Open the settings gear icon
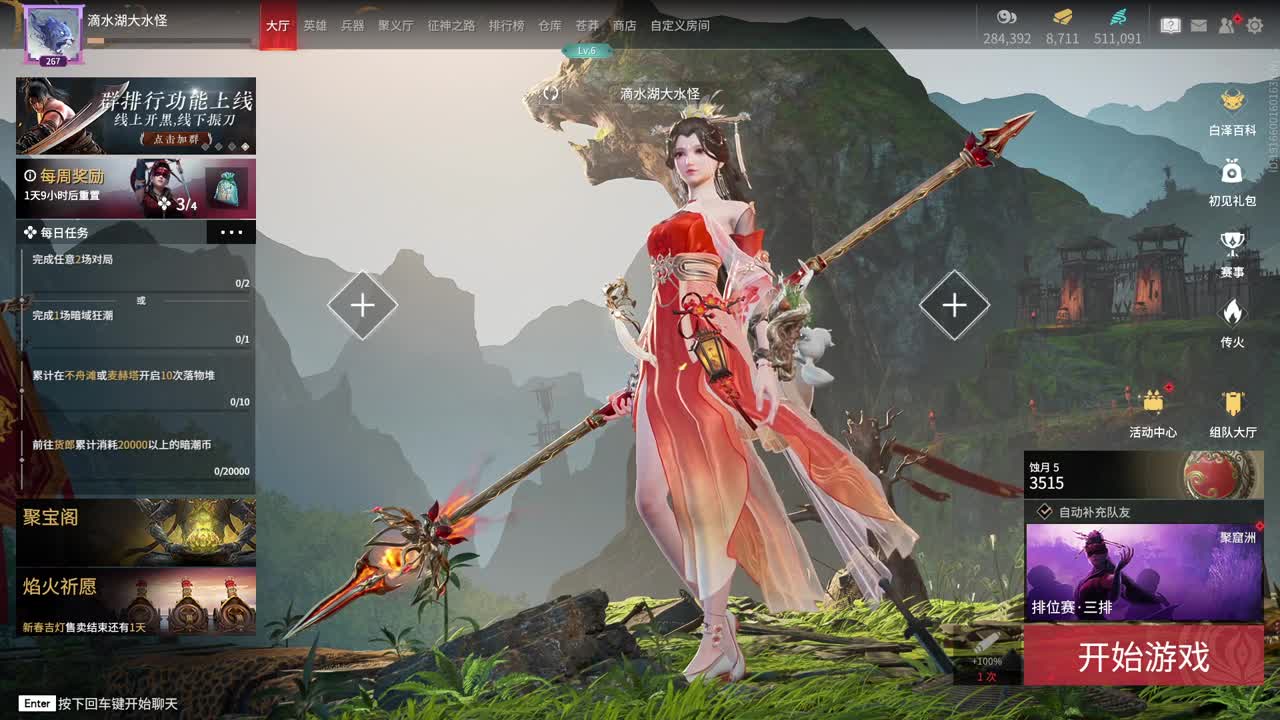Viewport: 1280px width, 720px height. [1255, 25]
